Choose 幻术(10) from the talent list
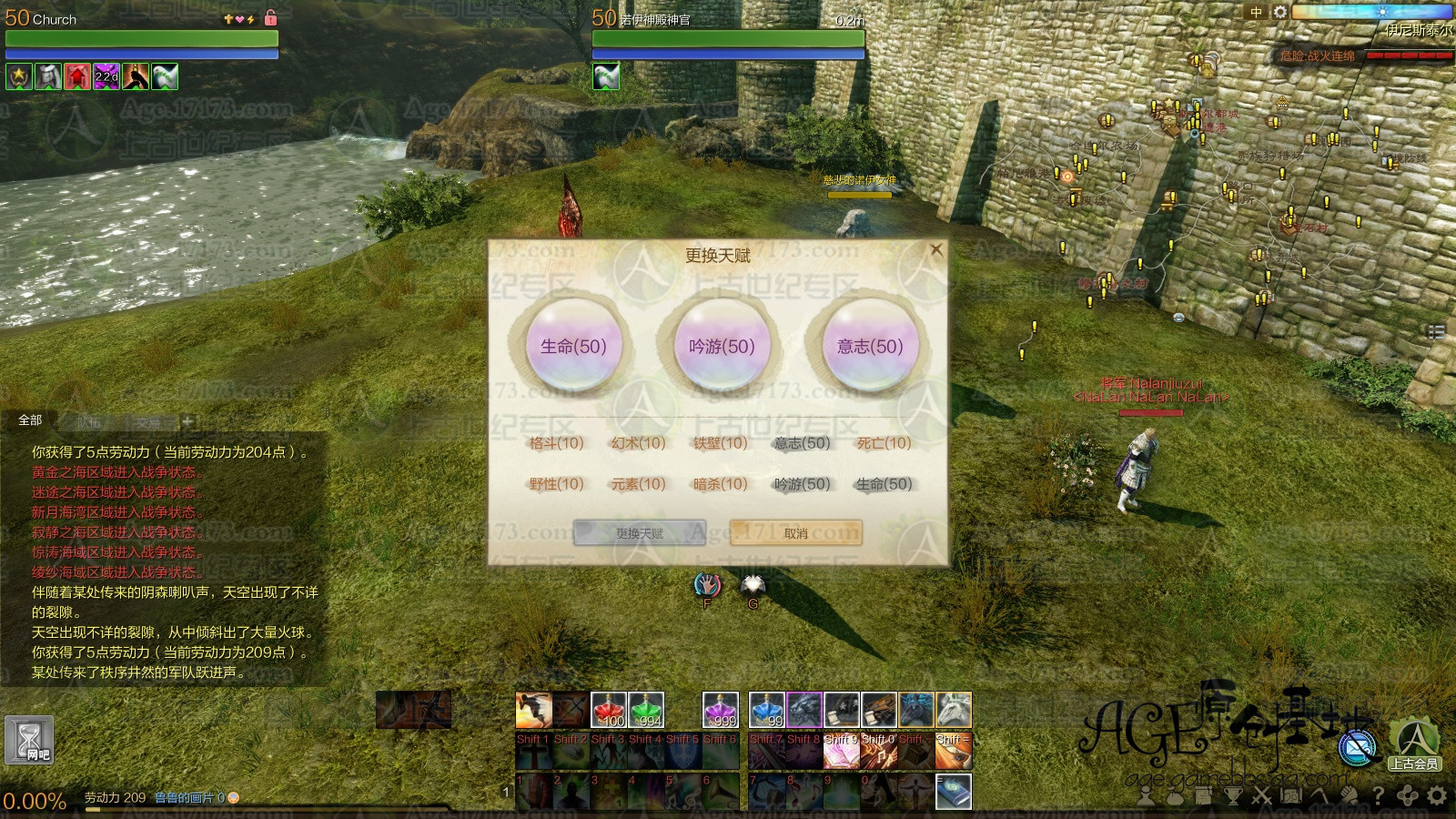1456x819 pixels. point(638,443)
